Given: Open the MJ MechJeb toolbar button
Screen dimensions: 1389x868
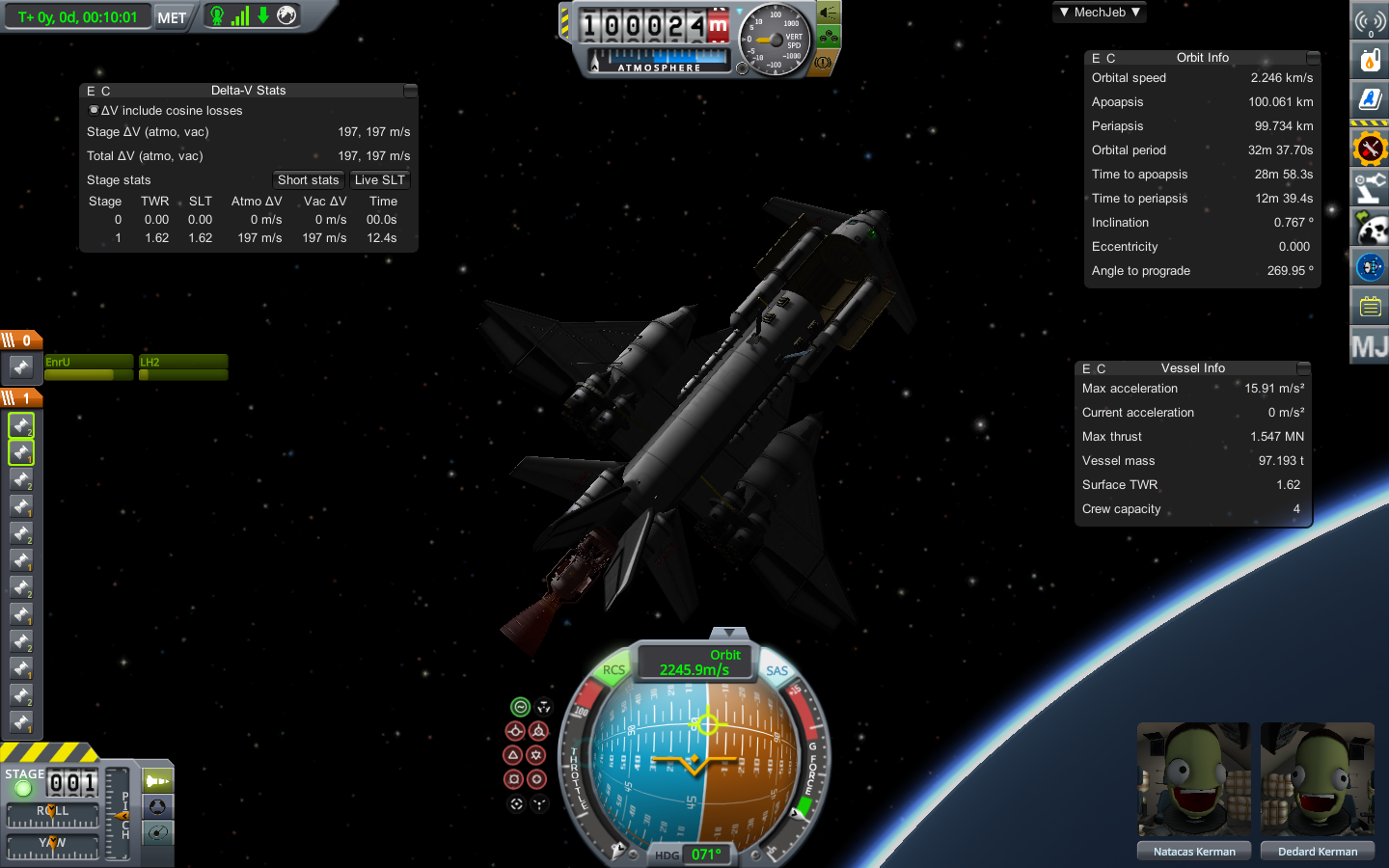Looking at the screenshot, I should coord(1370,347).
